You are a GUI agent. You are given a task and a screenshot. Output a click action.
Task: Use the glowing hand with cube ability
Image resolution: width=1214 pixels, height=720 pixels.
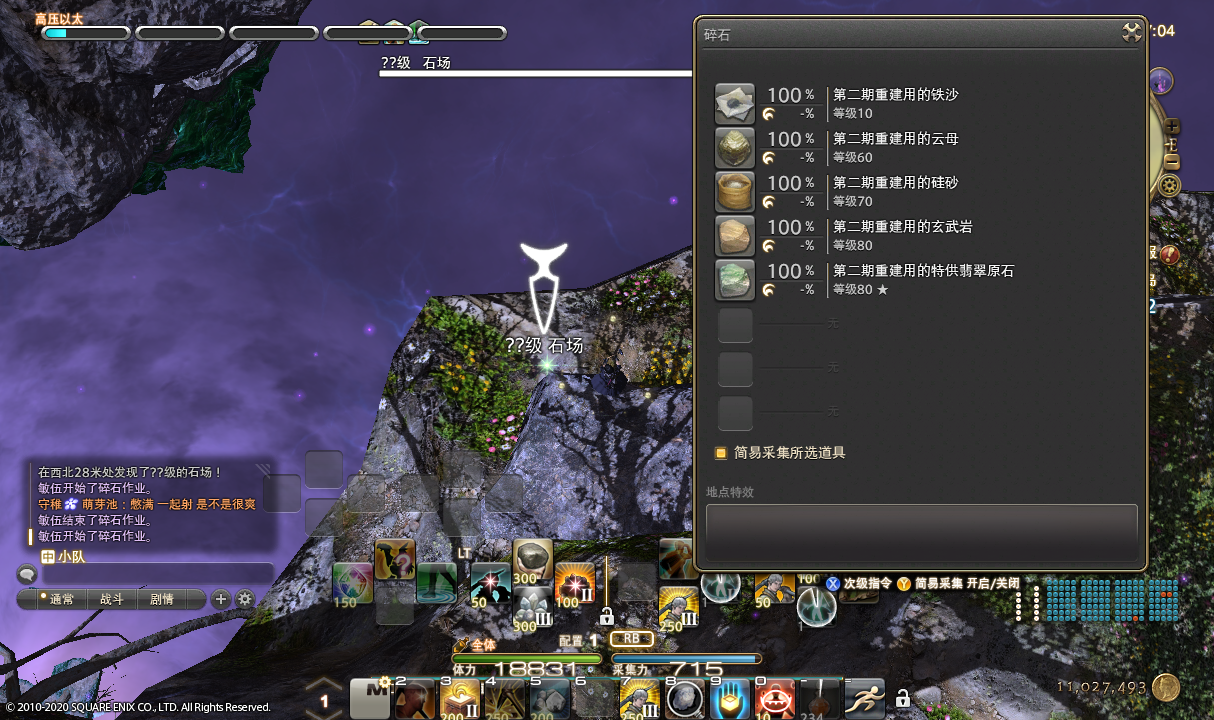(729, 697)
